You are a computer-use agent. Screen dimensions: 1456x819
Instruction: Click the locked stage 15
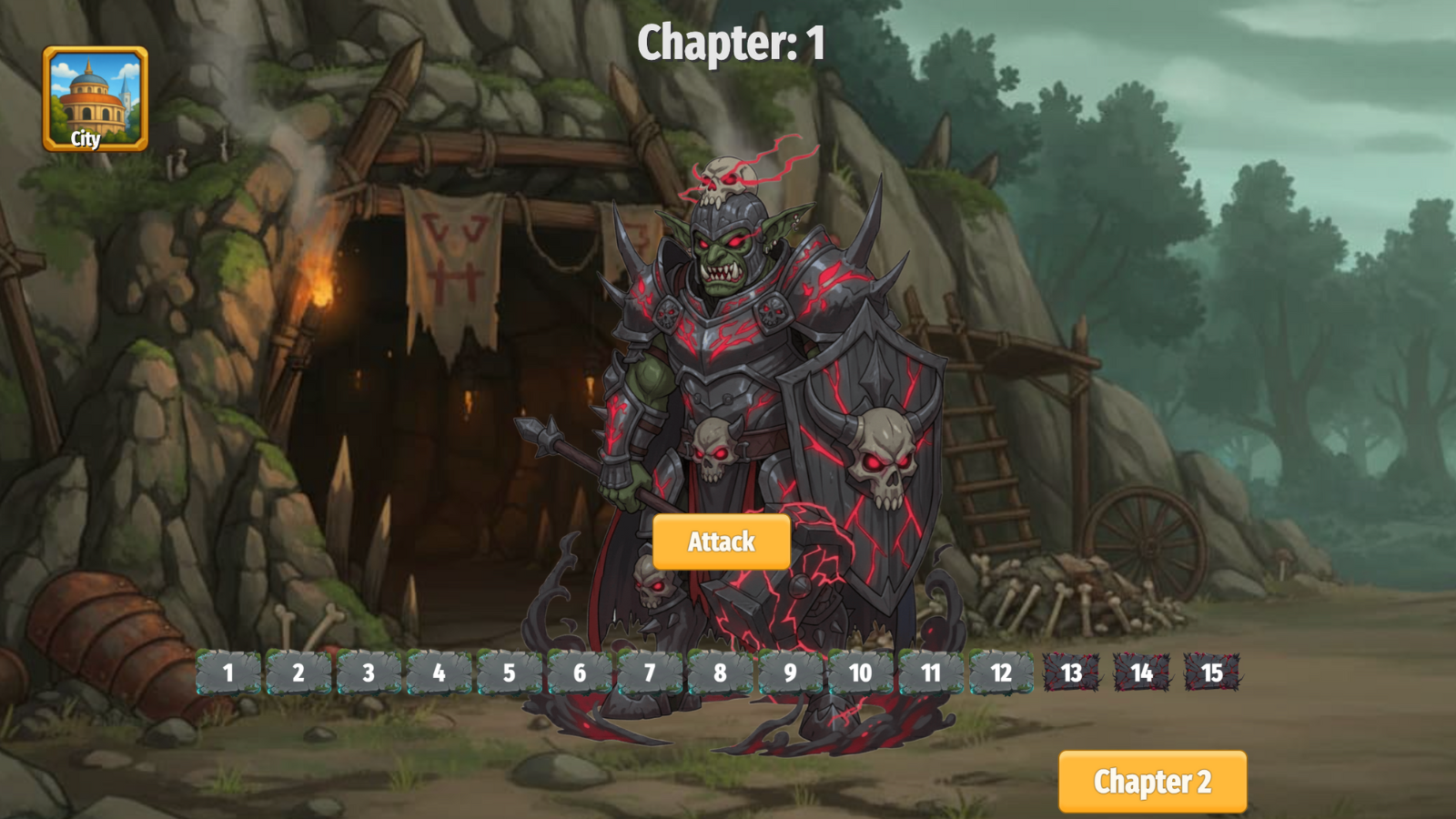(1210, 674)
